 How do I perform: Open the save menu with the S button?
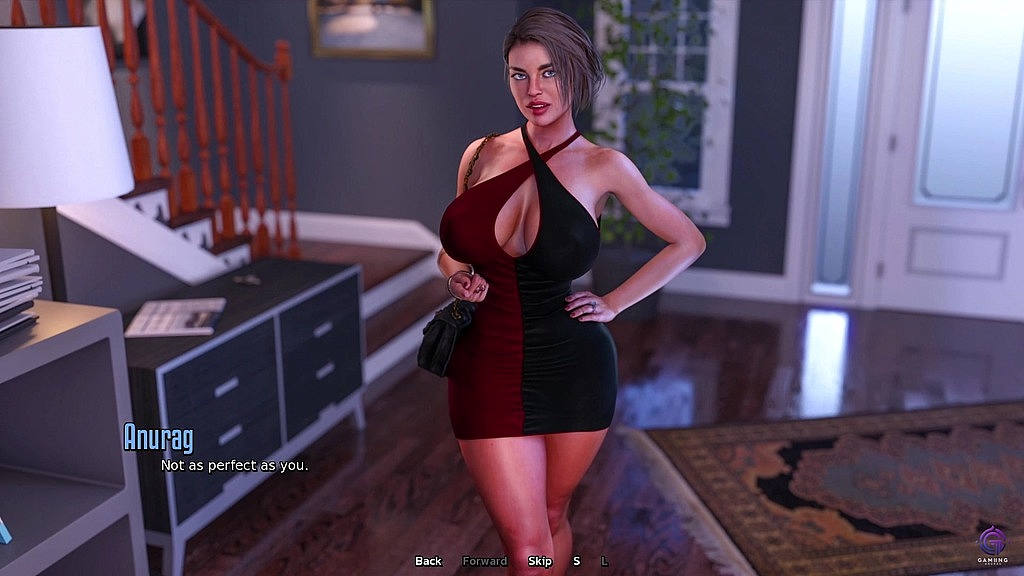pos(576,561)
